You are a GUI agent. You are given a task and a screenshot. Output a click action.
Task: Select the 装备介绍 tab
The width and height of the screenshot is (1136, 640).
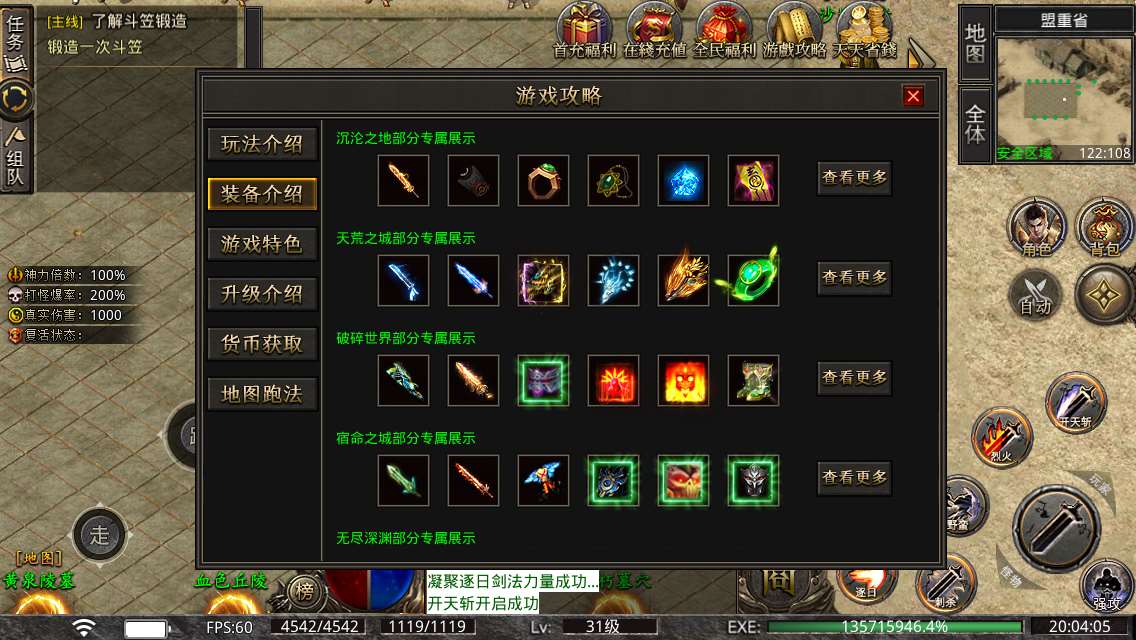click(x=262, y=194)
